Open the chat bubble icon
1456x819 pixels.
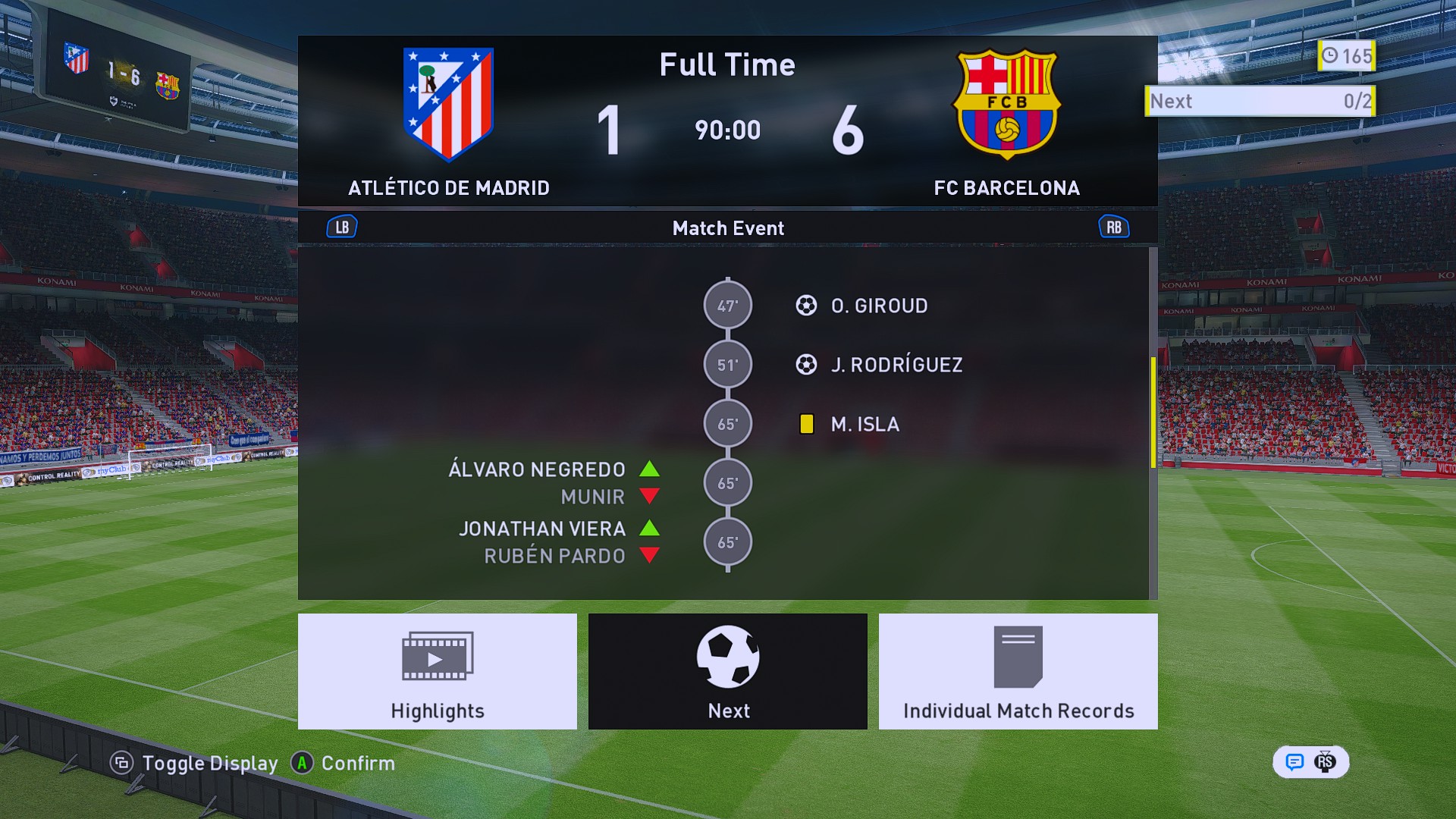(1294, 762)
